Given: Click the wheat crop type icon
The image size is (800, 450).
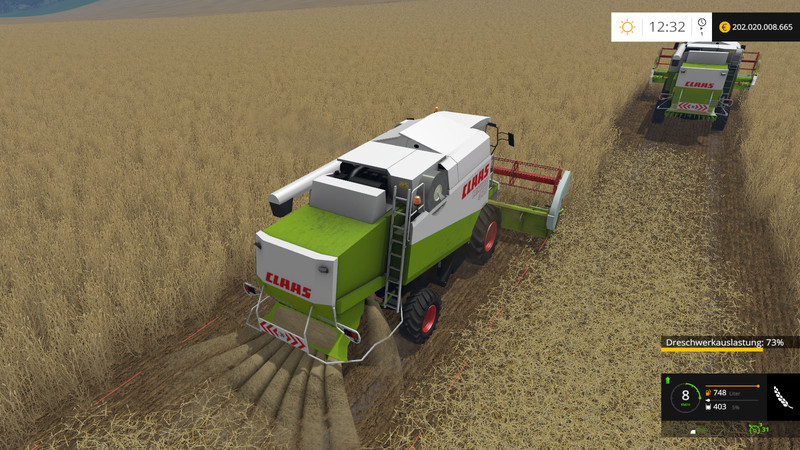Looking at the screenshot, I should 781,397.
